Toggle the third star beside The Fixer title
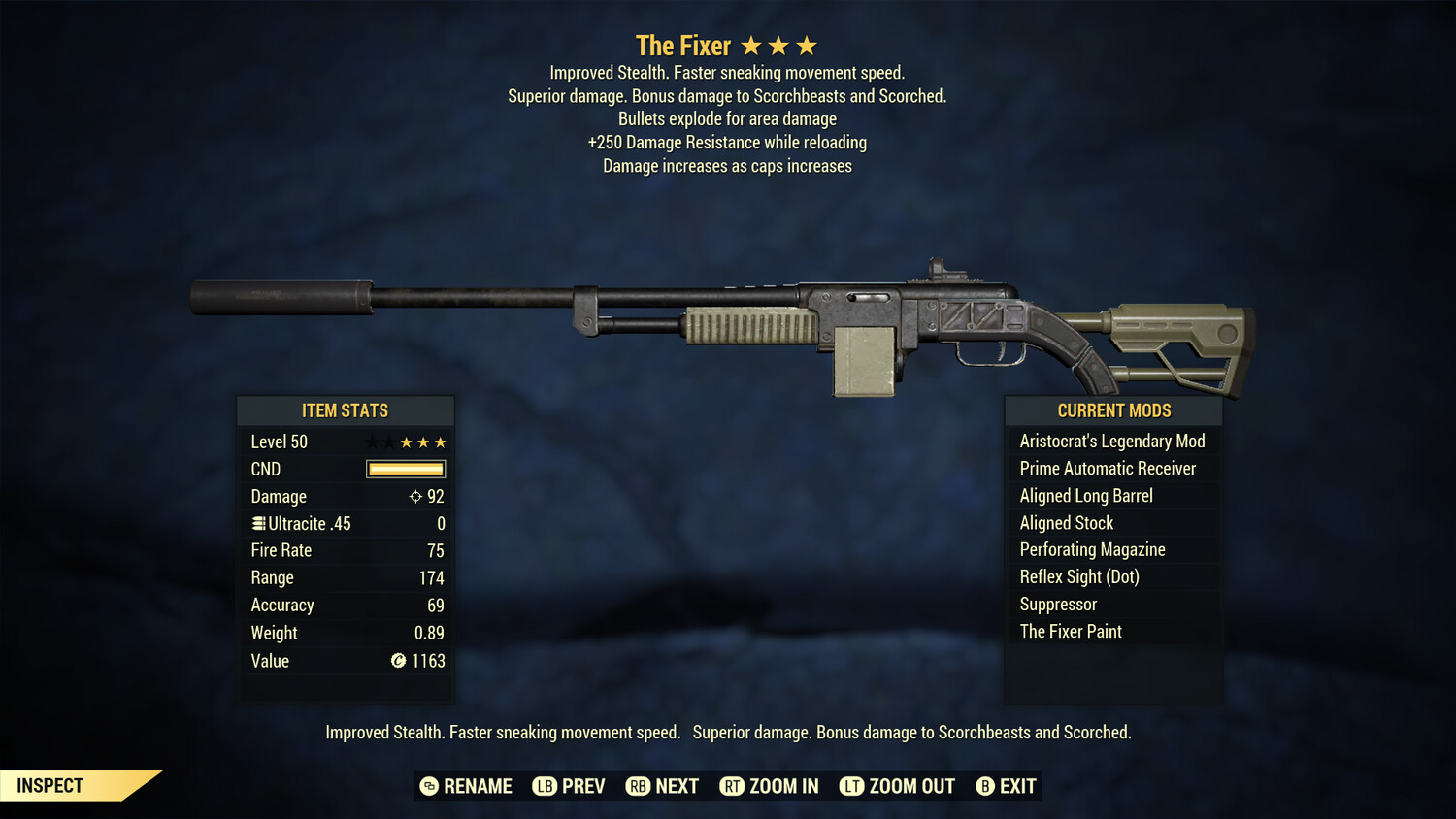Screen dimensions: 1456x819 (807, 44)
